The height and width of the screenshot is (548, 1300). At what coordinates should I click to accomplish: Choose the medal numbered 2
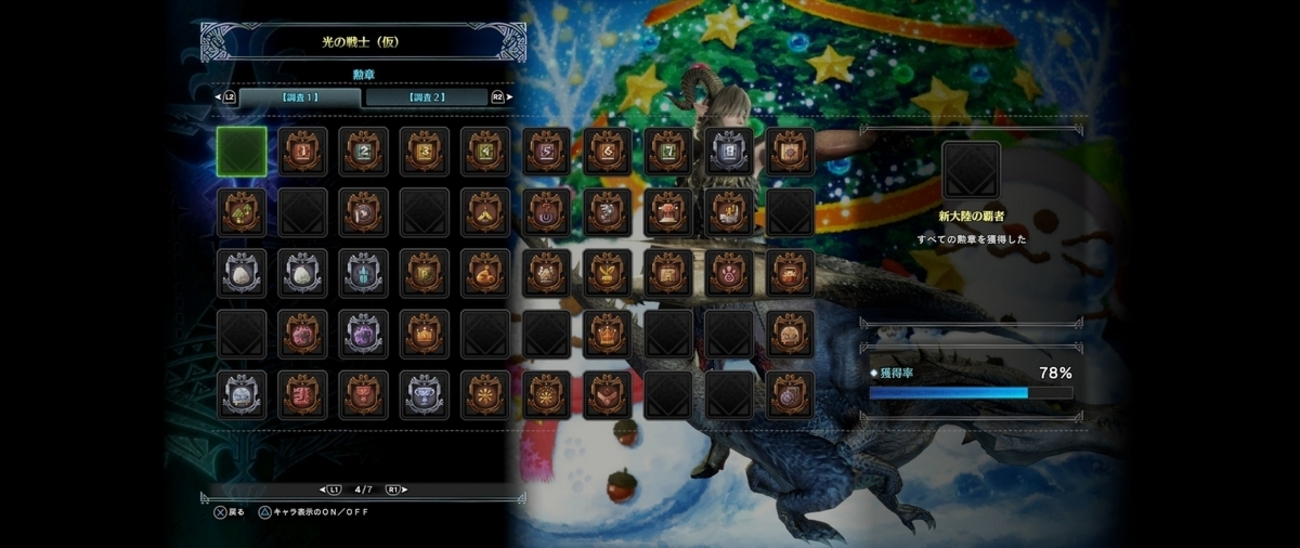pos(363,151)
